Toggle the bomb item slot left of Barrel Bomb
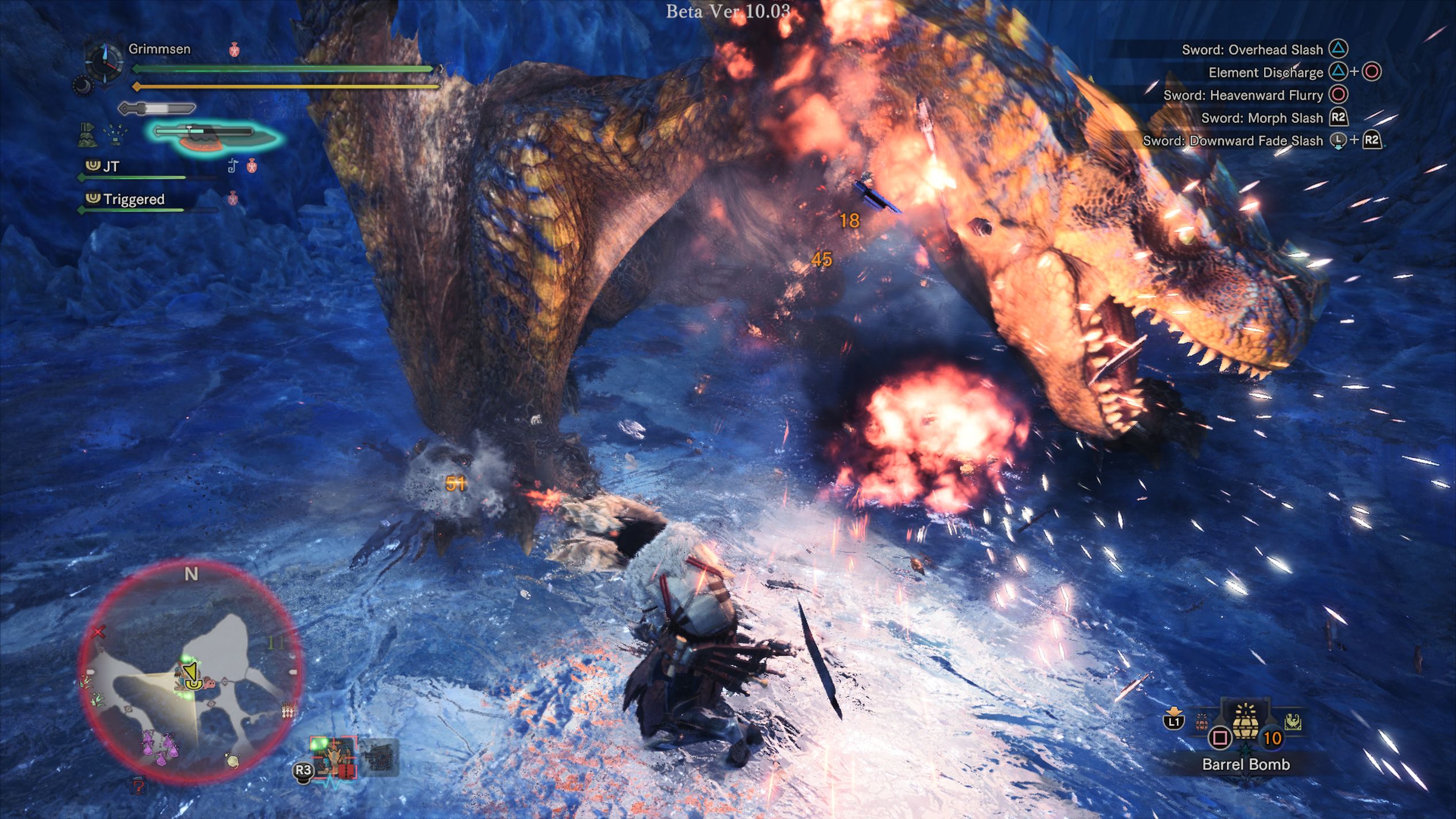 pos(1201,721)
